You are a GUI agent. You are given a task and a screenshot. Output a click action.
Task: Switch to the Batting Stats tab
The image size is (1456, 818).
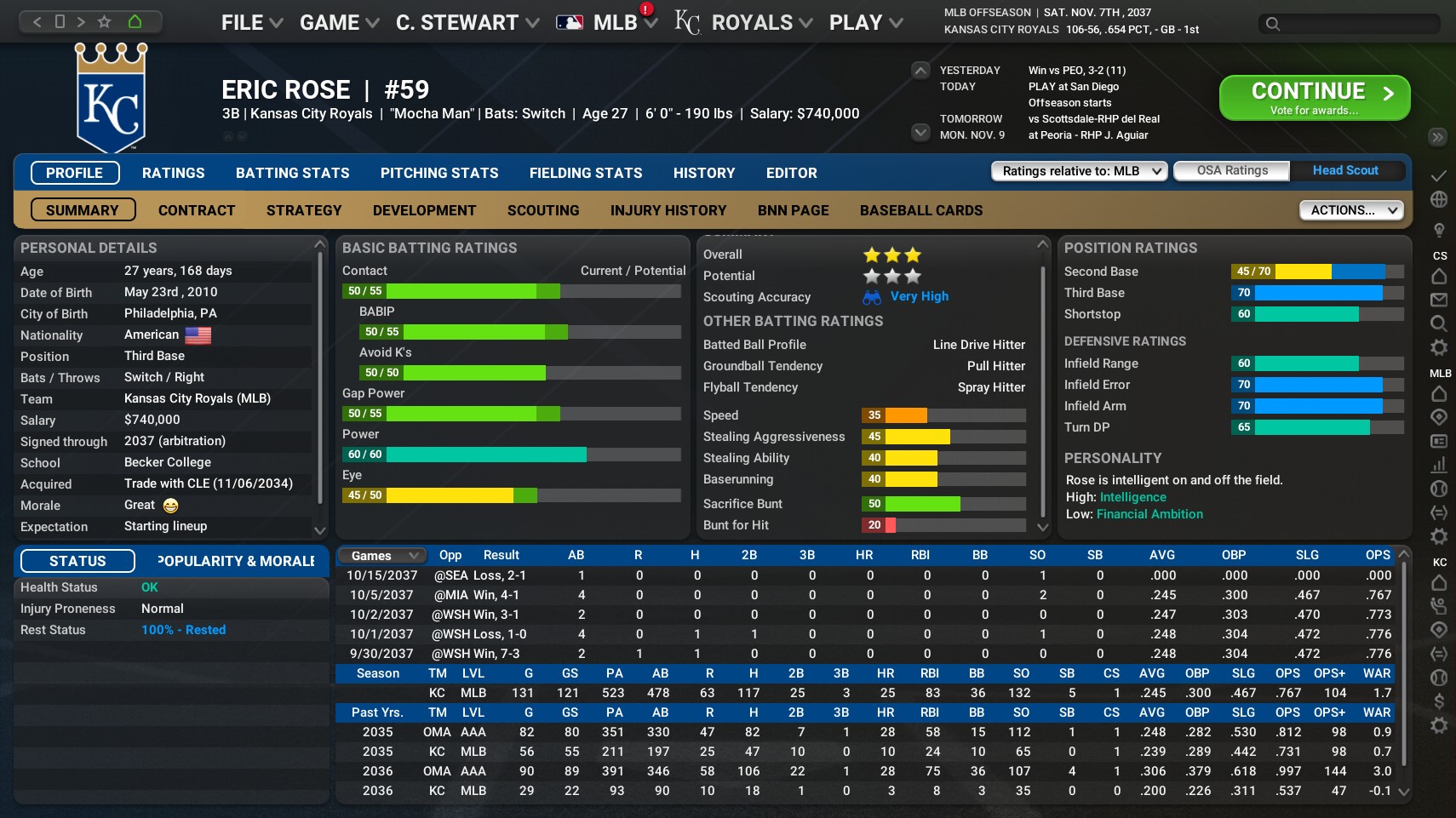292,173
